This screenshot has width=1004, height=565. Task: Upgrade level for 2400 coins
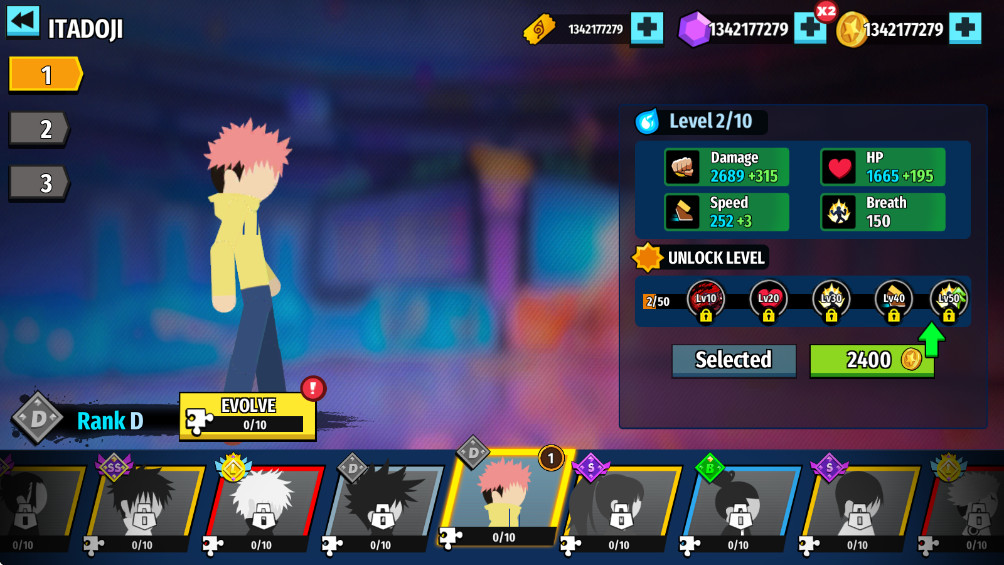tap(871, 360)
